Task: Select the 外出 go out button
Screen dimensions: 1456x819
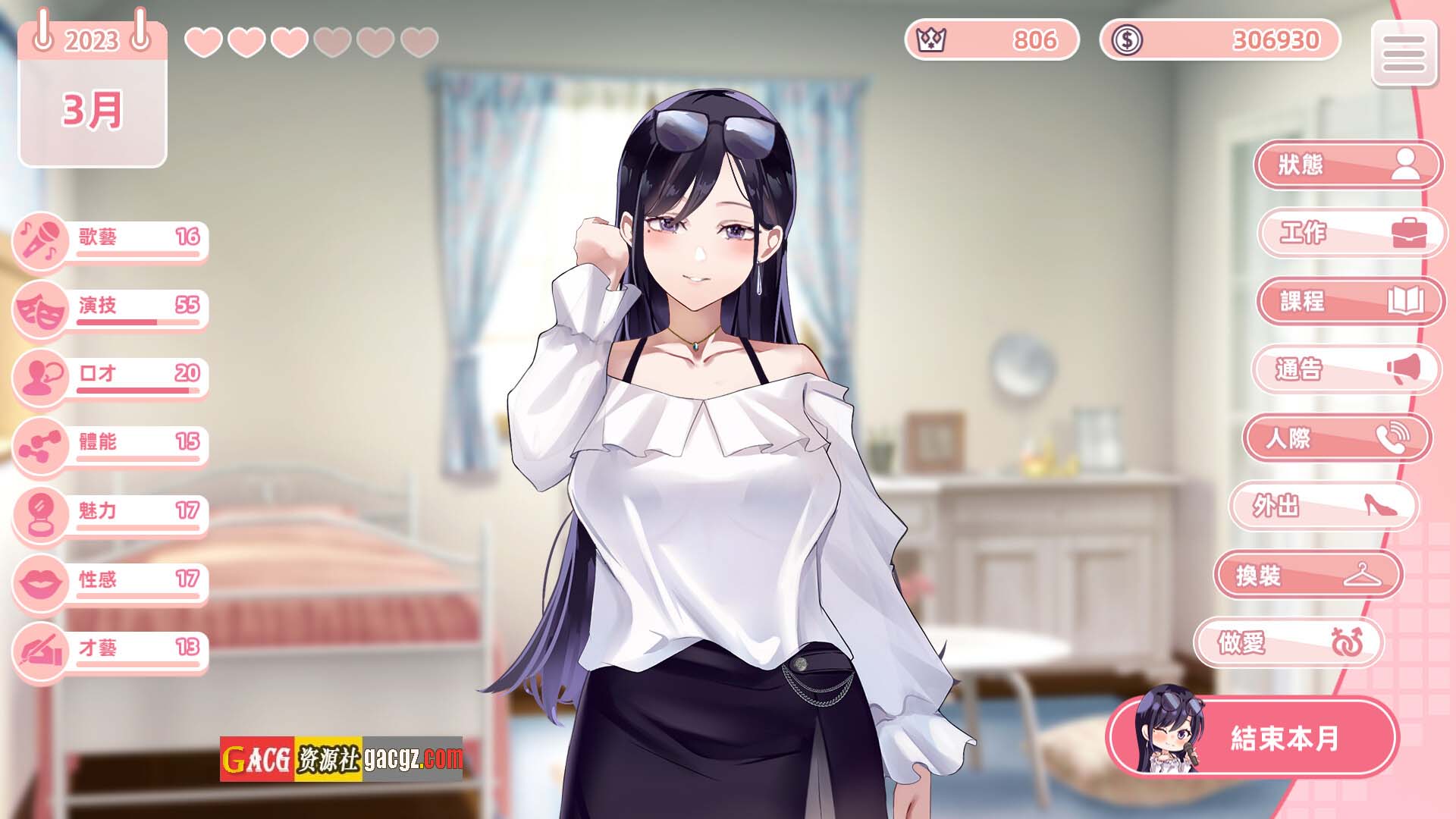Action: pos(1323,506)
